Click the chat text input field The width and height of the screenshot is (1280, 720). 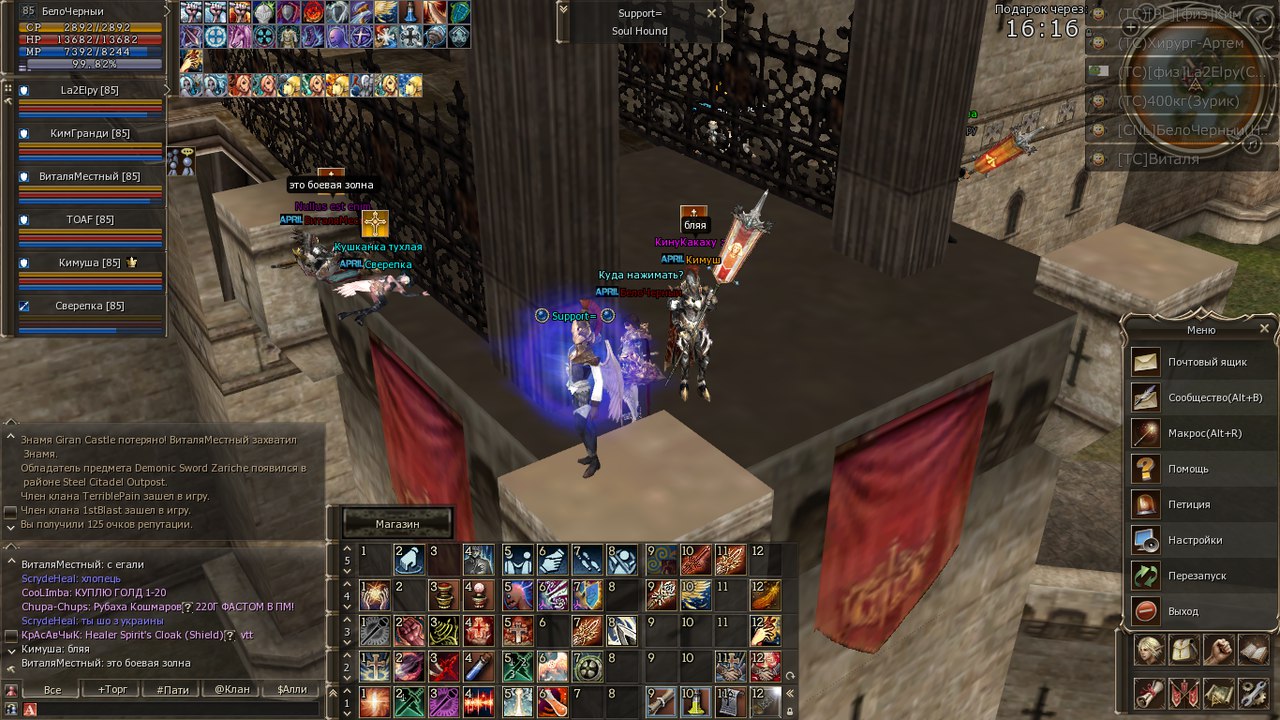pos(175,709)
